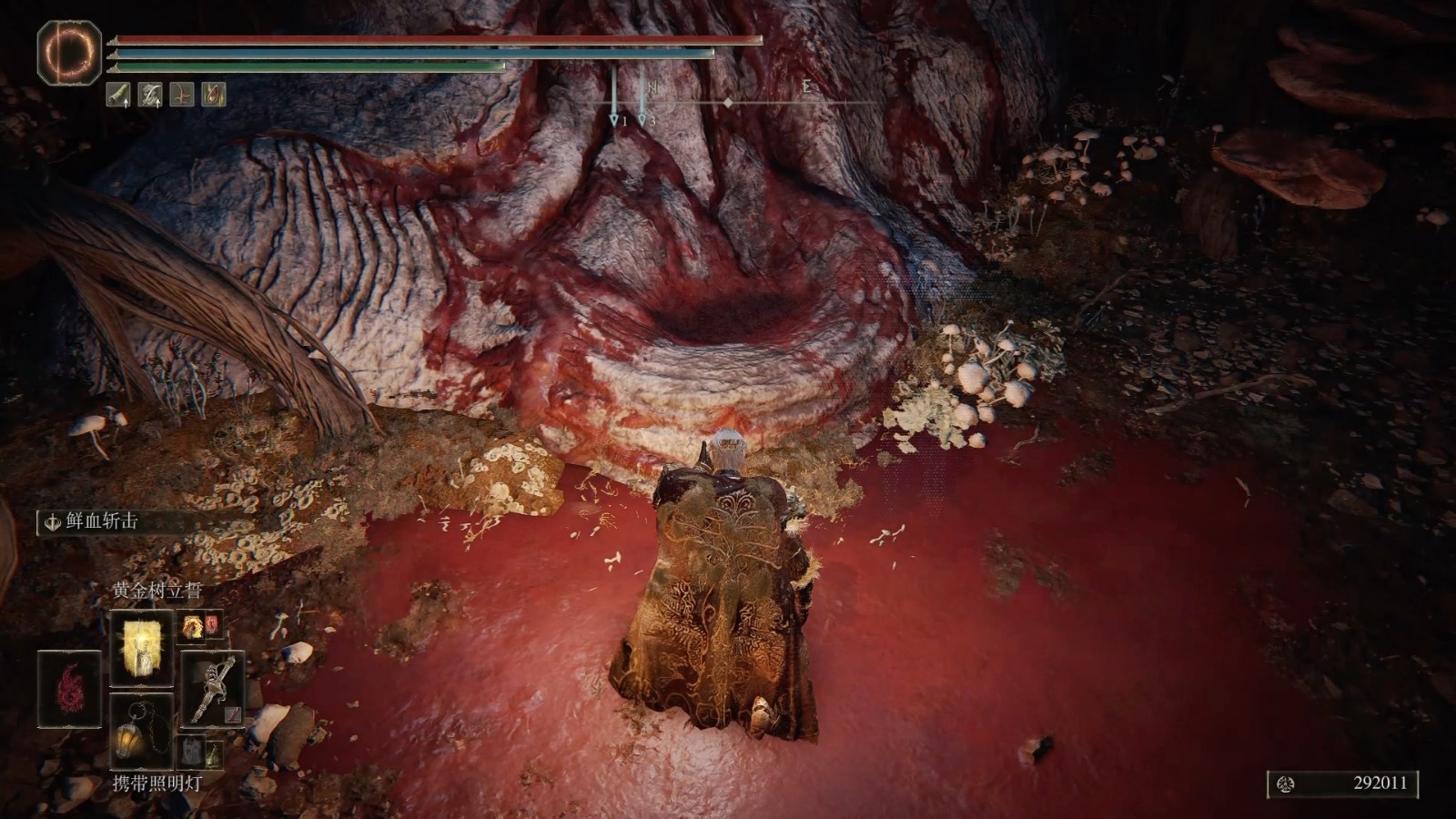The image size is (1456, 819).
Task: Select the right-hand weapon slot
Action: (x=213, y=688)
